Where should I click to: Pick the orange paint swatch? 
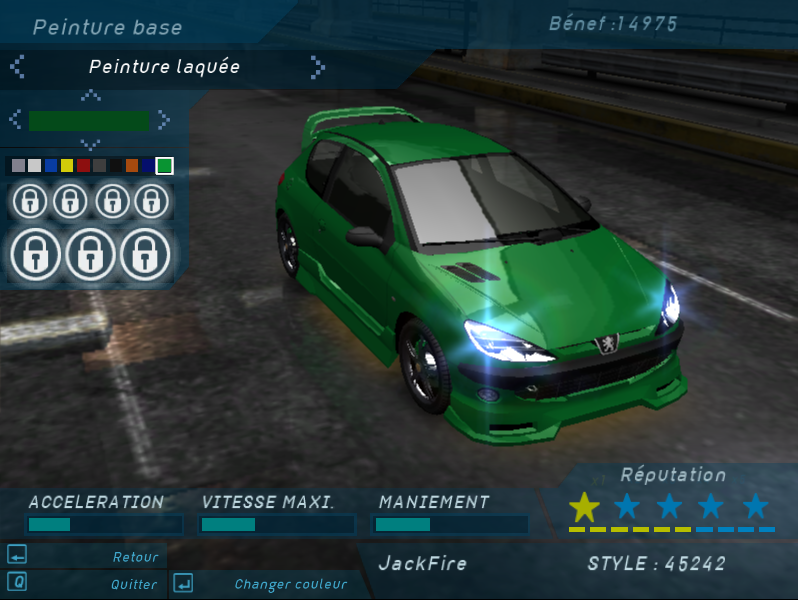tap(132, 165)
